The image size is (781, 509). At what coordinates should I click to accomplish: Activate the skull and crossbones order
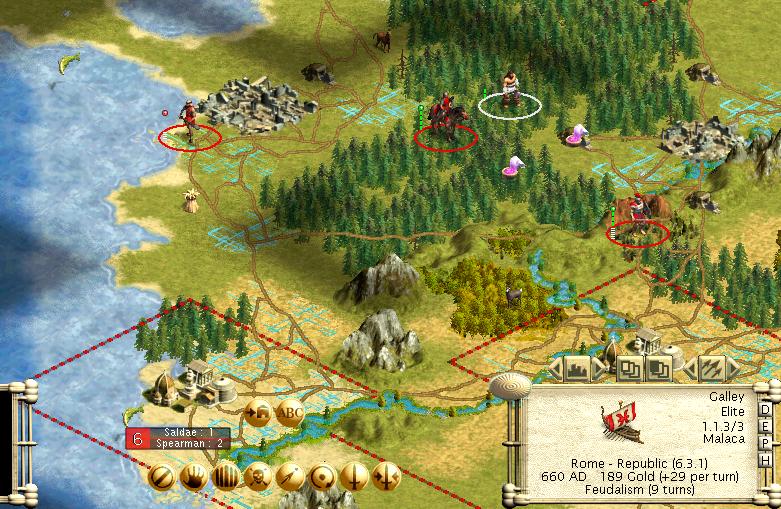[258, 476]
